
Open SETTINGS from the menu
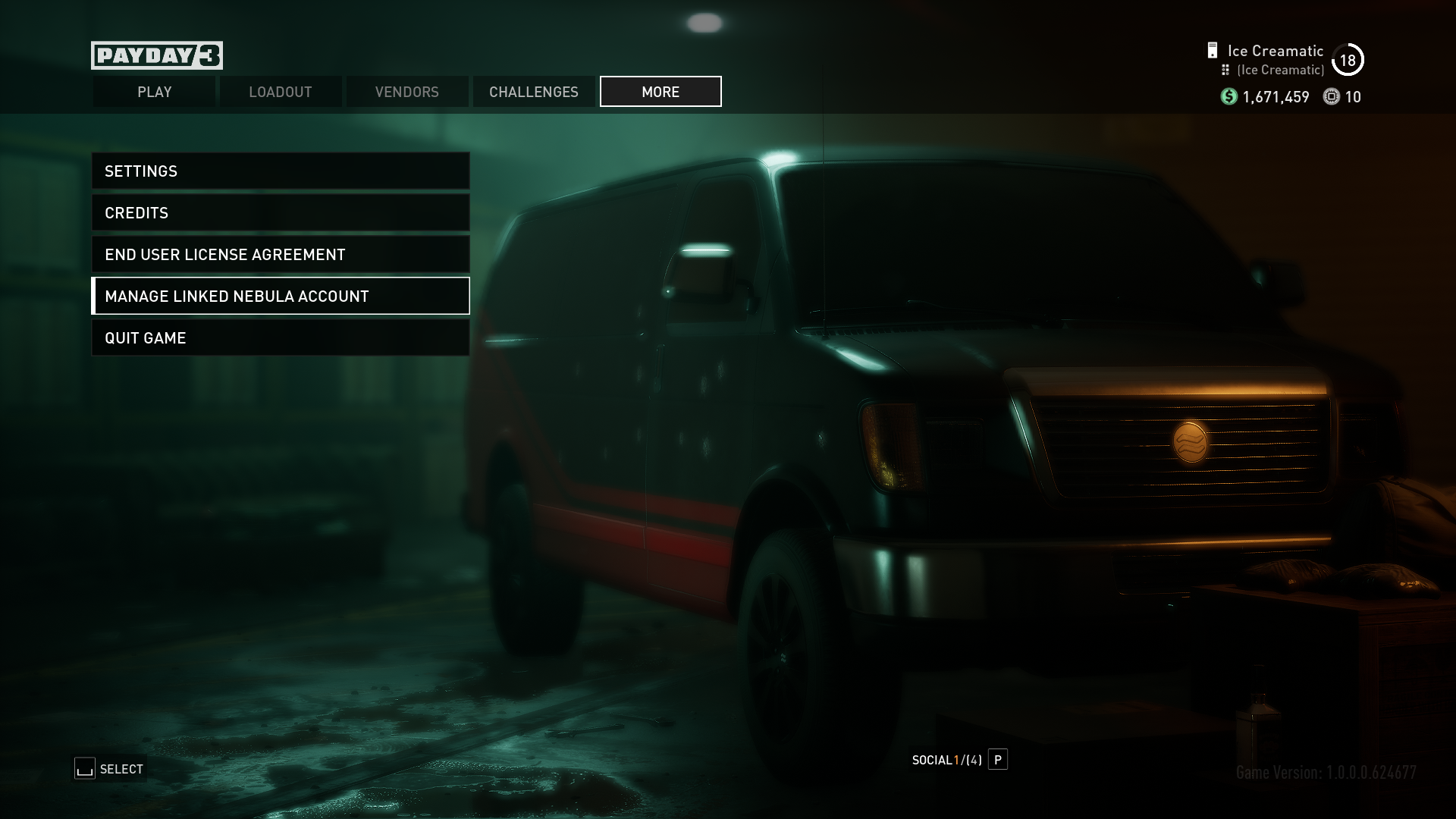pos(281,171)
